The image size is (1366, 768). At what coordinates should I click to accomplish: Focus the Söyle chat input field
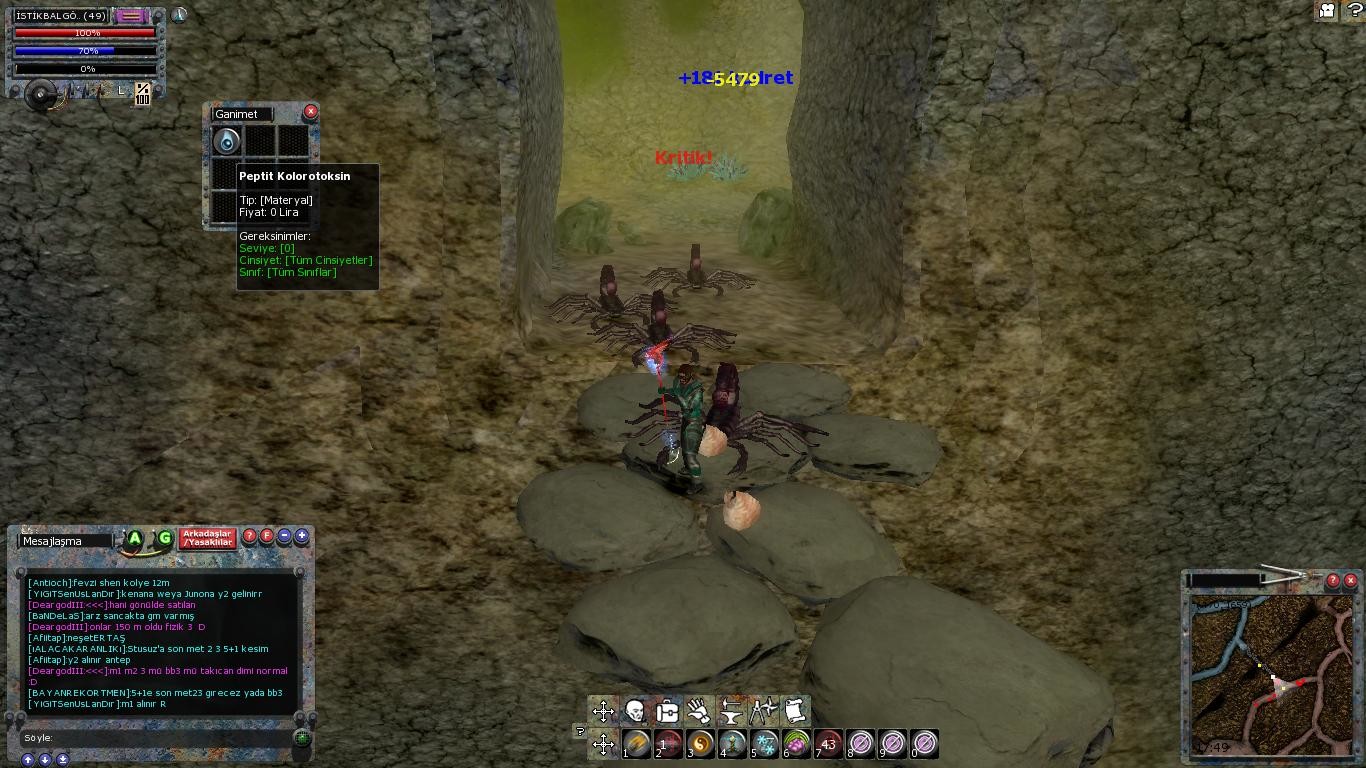tap(160, 738)
